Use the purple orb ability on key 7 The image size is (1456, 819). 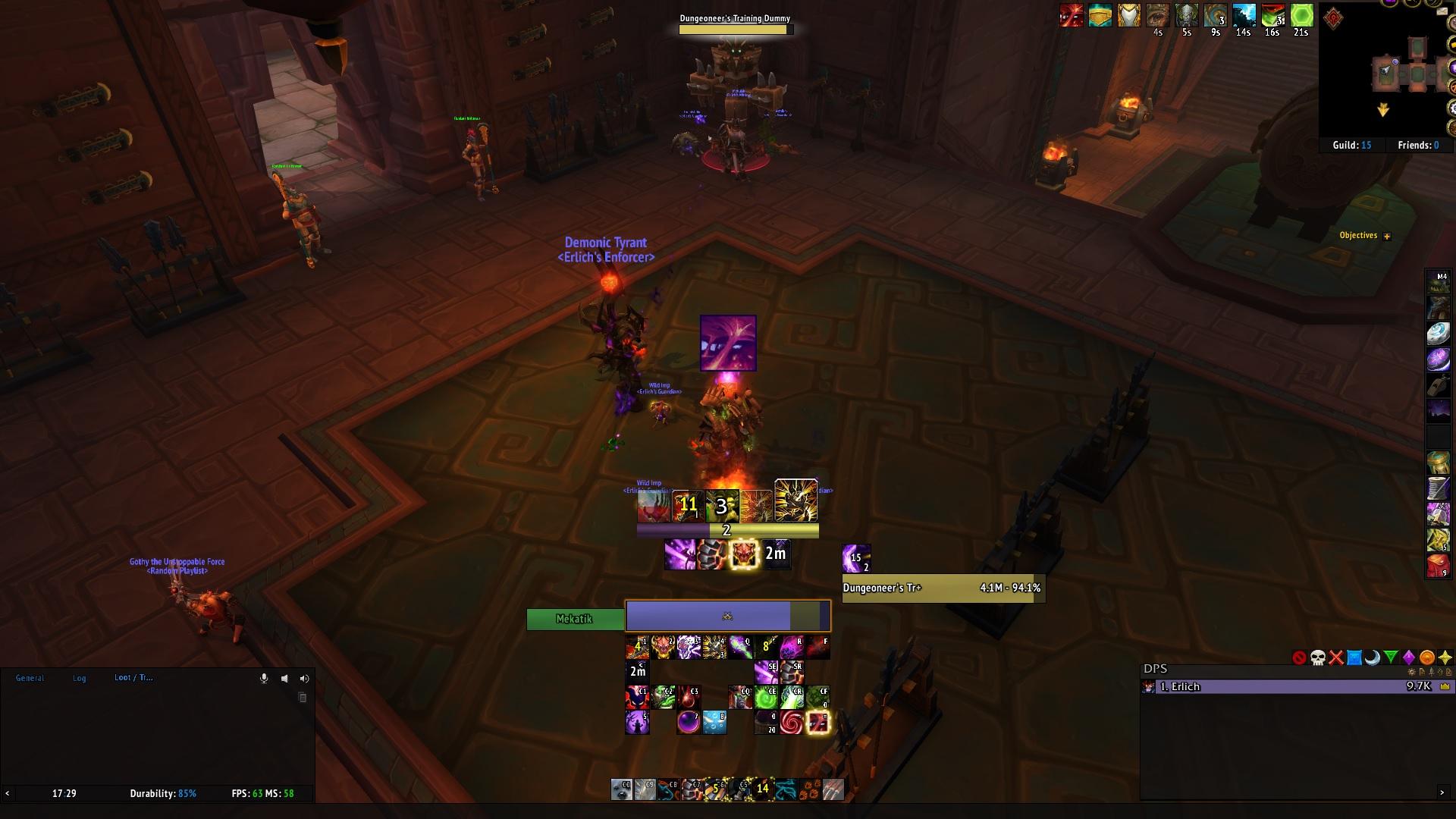coord(689,722)
